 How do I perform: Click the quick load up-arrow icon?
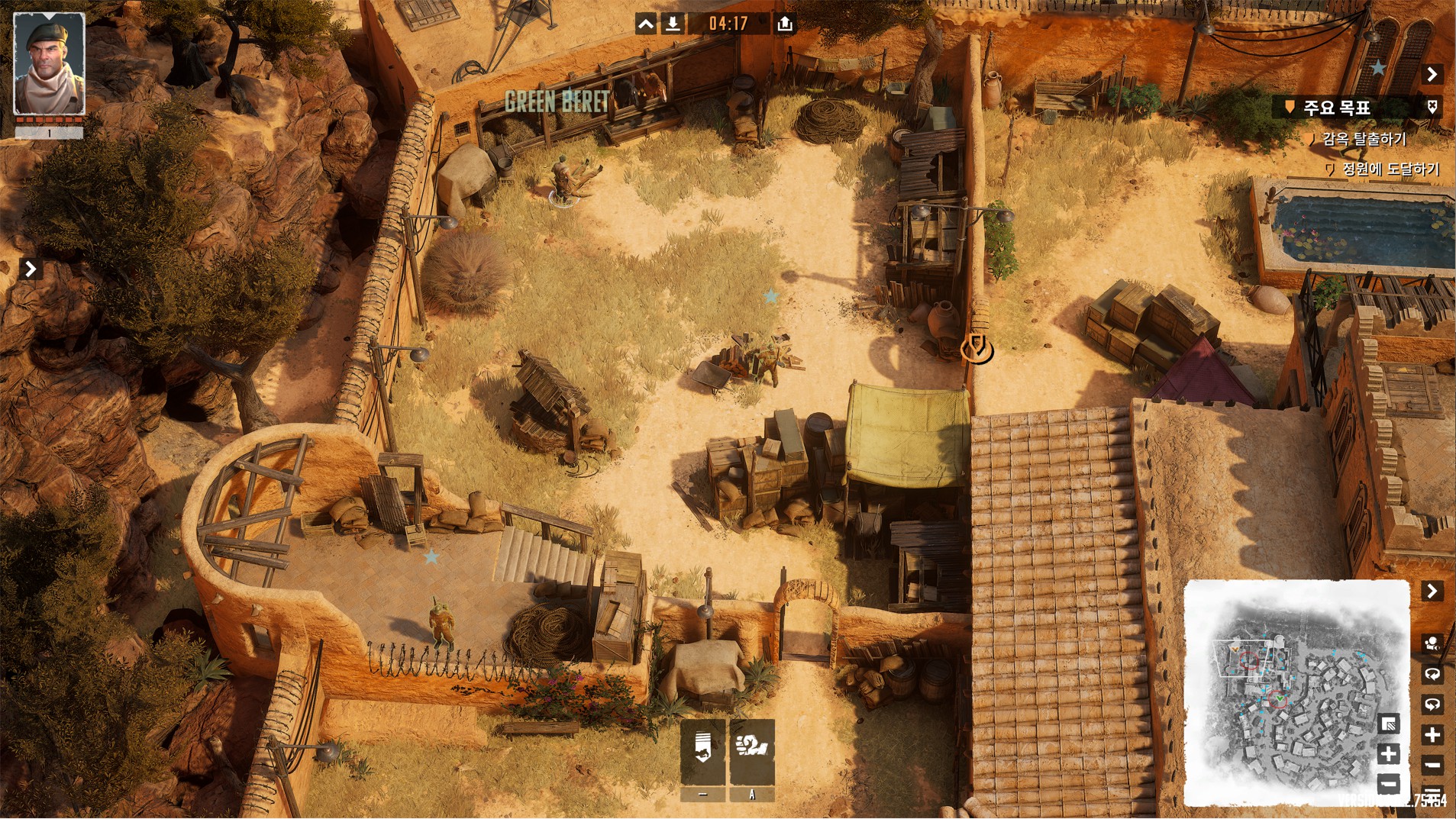point(784,24)
